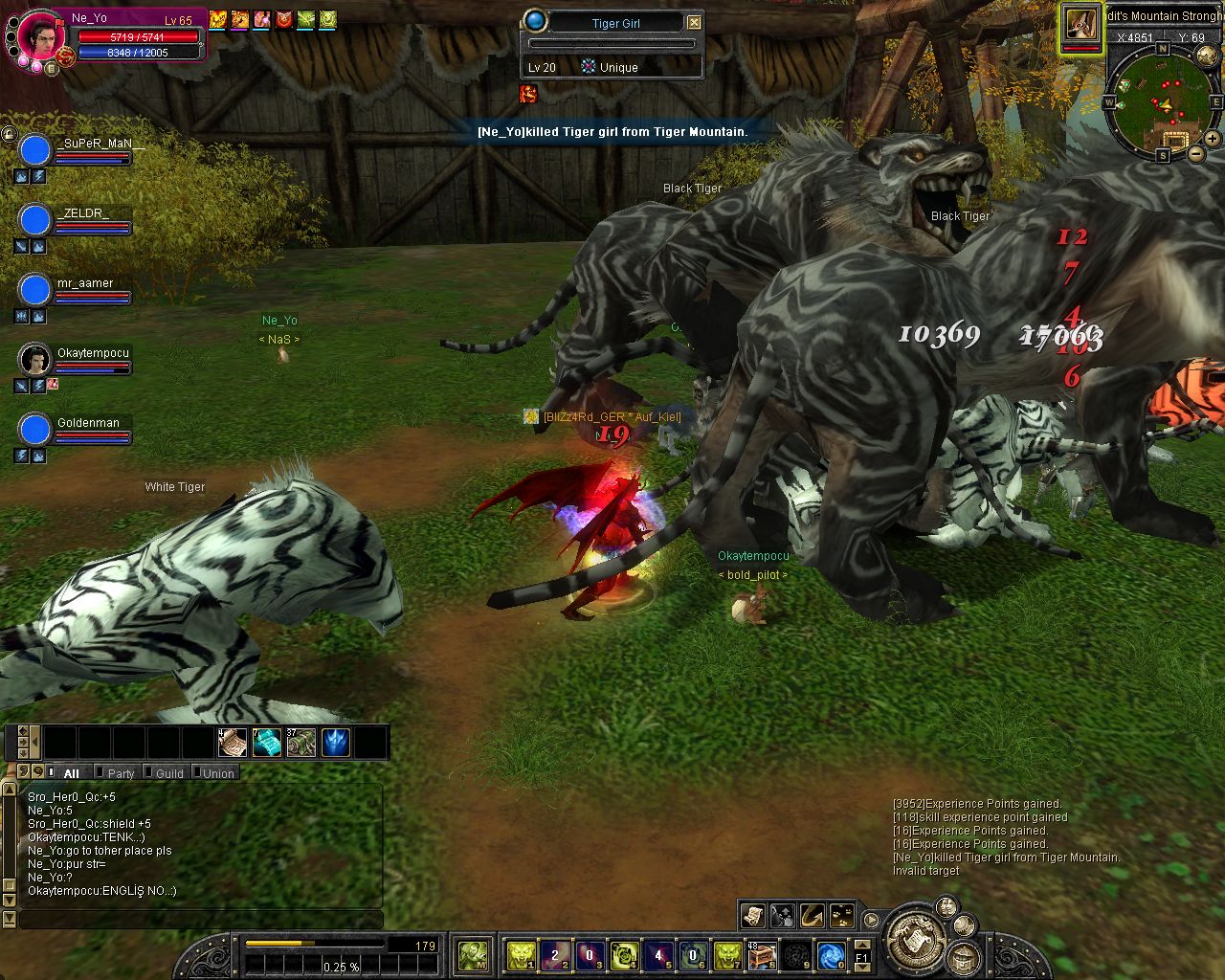Activate the blue swirl skill in slot 0
The width and height of the screenshot is (1225, 980).
pos(831,954)
